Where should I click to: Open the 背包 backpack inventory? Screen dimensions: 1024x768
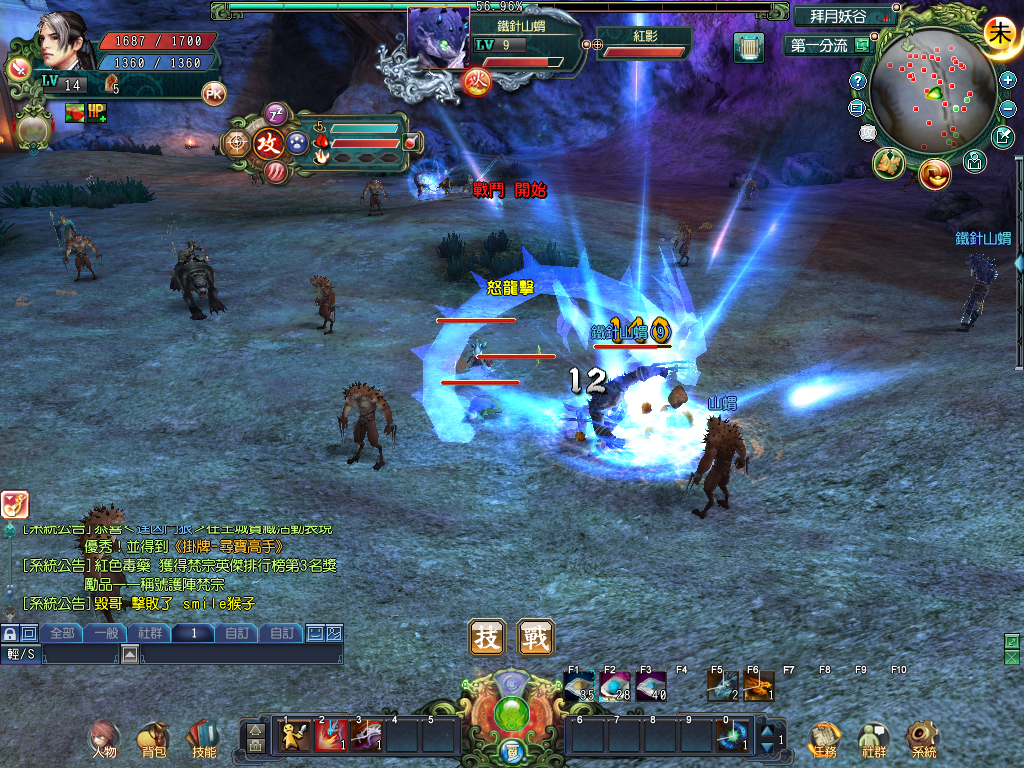coord(153,738)
